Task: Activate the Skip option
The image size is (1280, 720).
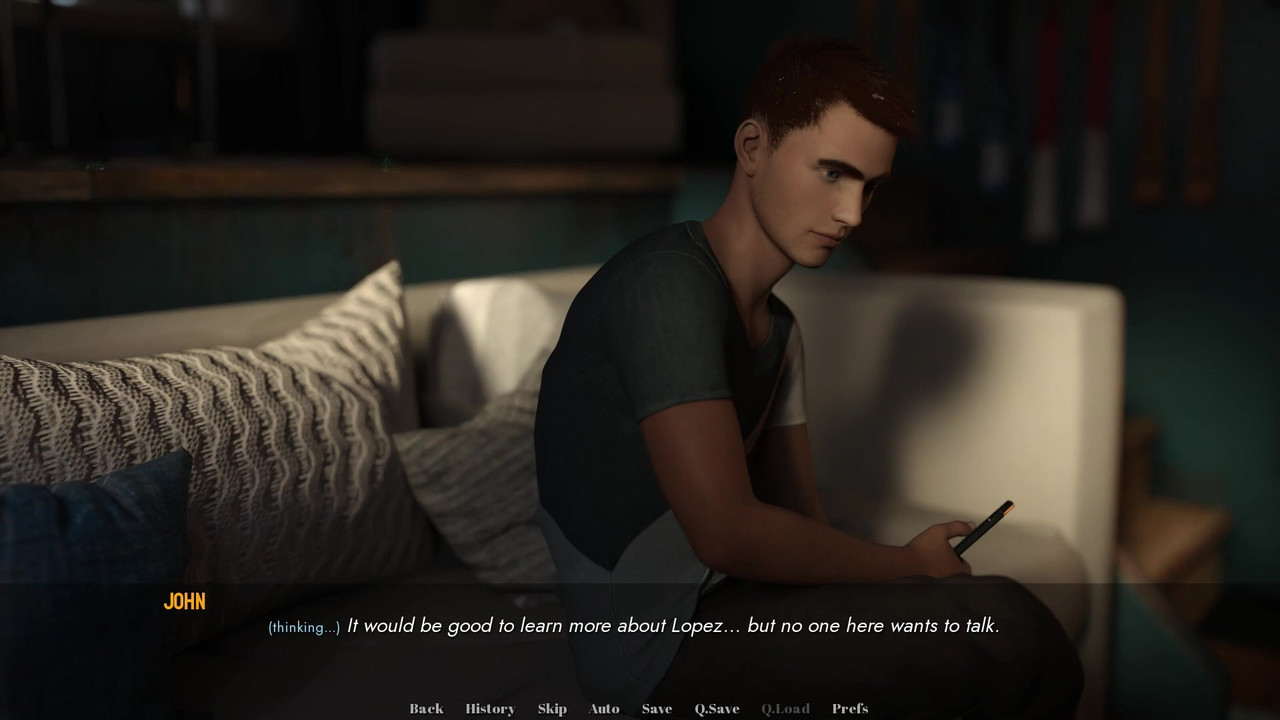Action: point(552,709)
